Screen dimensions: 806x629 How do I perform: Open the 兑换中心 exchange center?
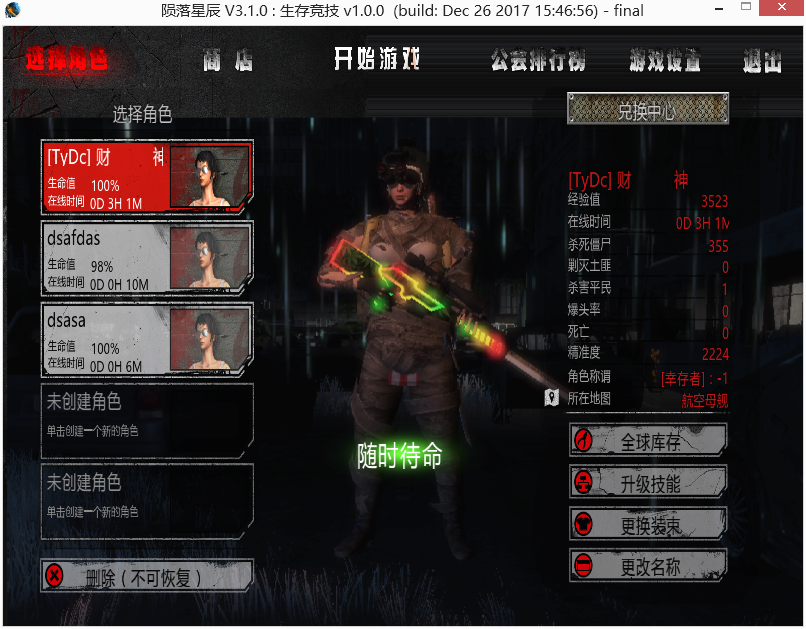[647, 111]
